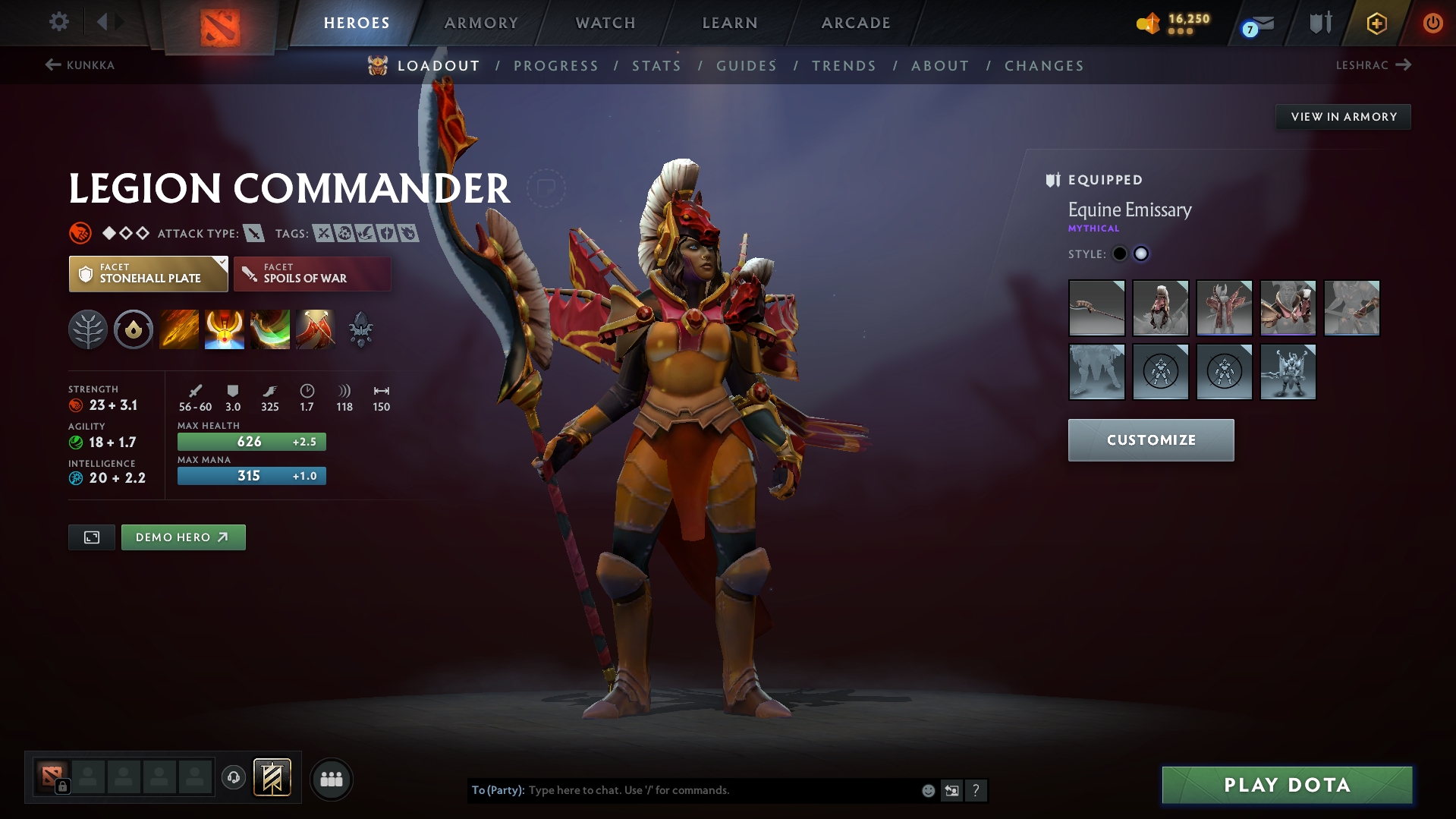
Task: Click the Duel ability icon with red banners
Action: click(x=316, y=329)
